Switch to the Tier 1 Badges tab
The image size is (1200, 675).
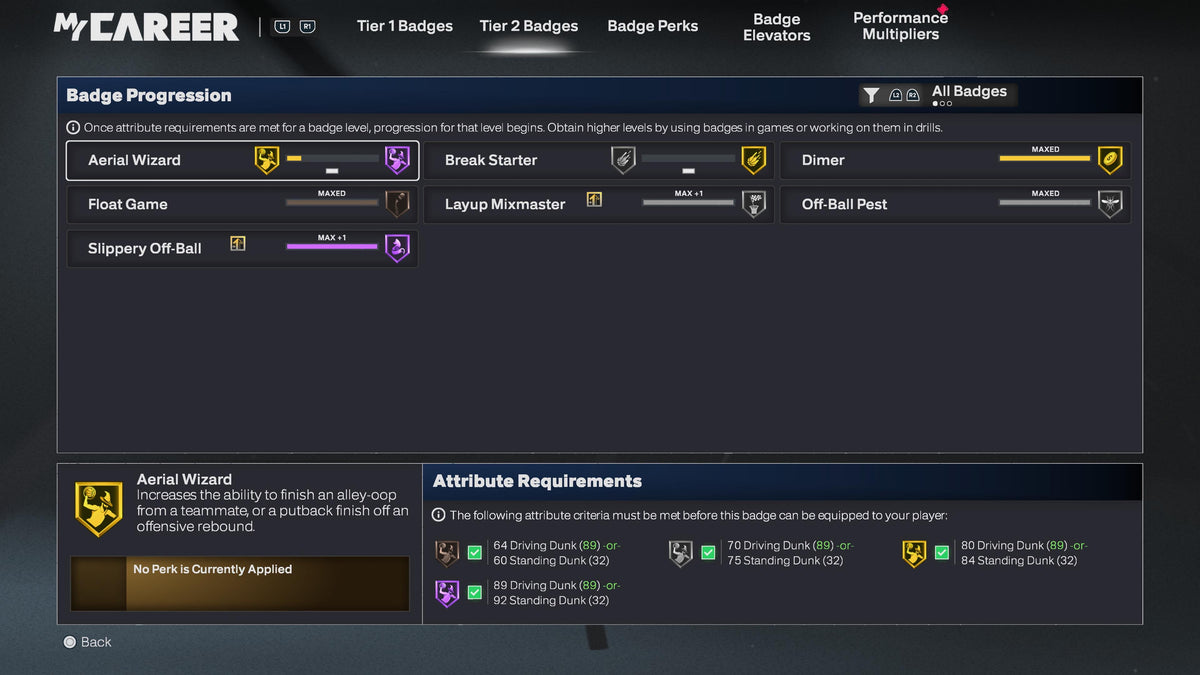[x=404, y=26]
